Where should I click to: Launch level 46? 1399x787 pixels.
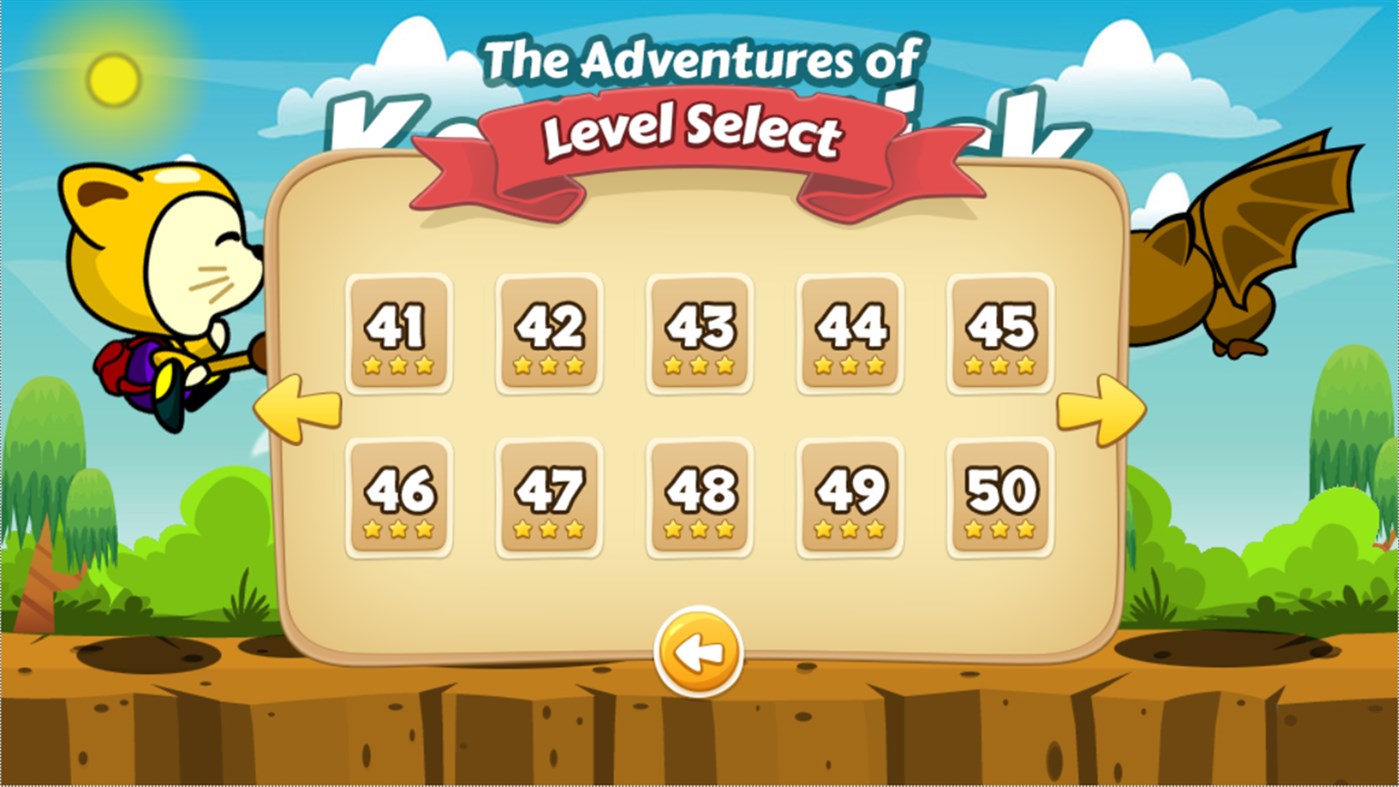tap(397, 495)
